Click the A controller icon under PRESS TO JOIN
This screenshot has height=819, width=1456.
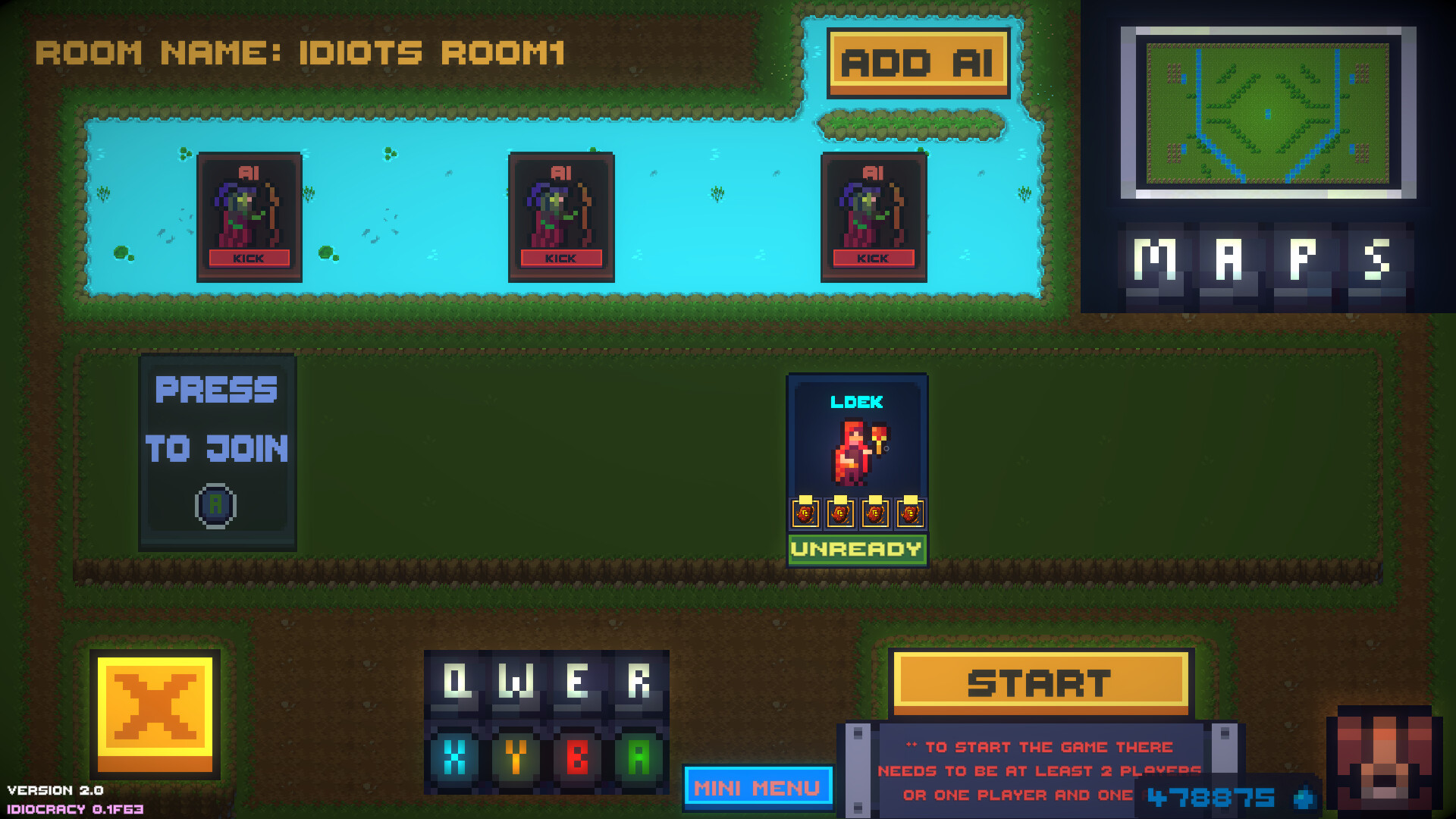tap(216, 507)
